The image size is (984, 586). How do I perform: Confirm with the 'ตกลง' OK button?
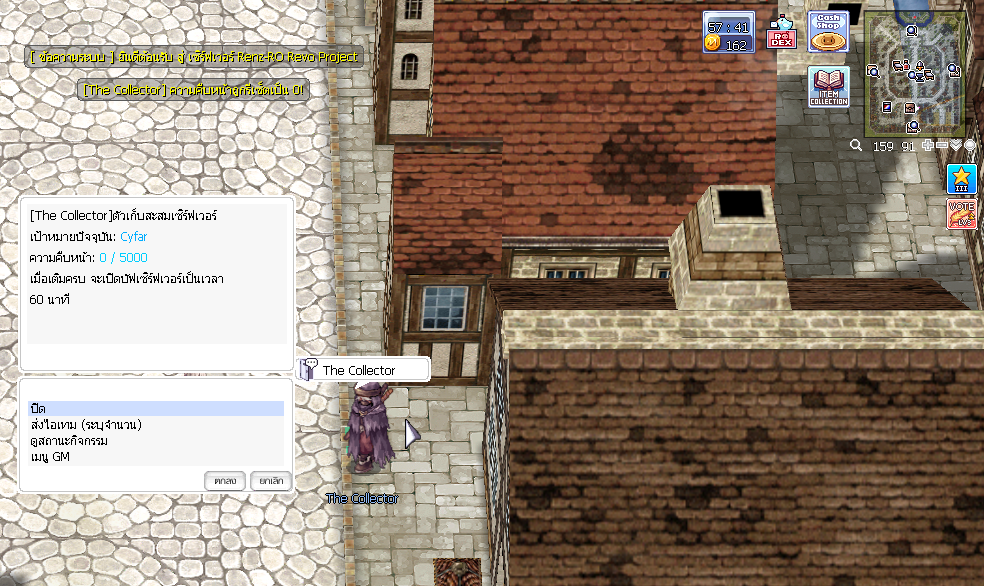point(225,481)
